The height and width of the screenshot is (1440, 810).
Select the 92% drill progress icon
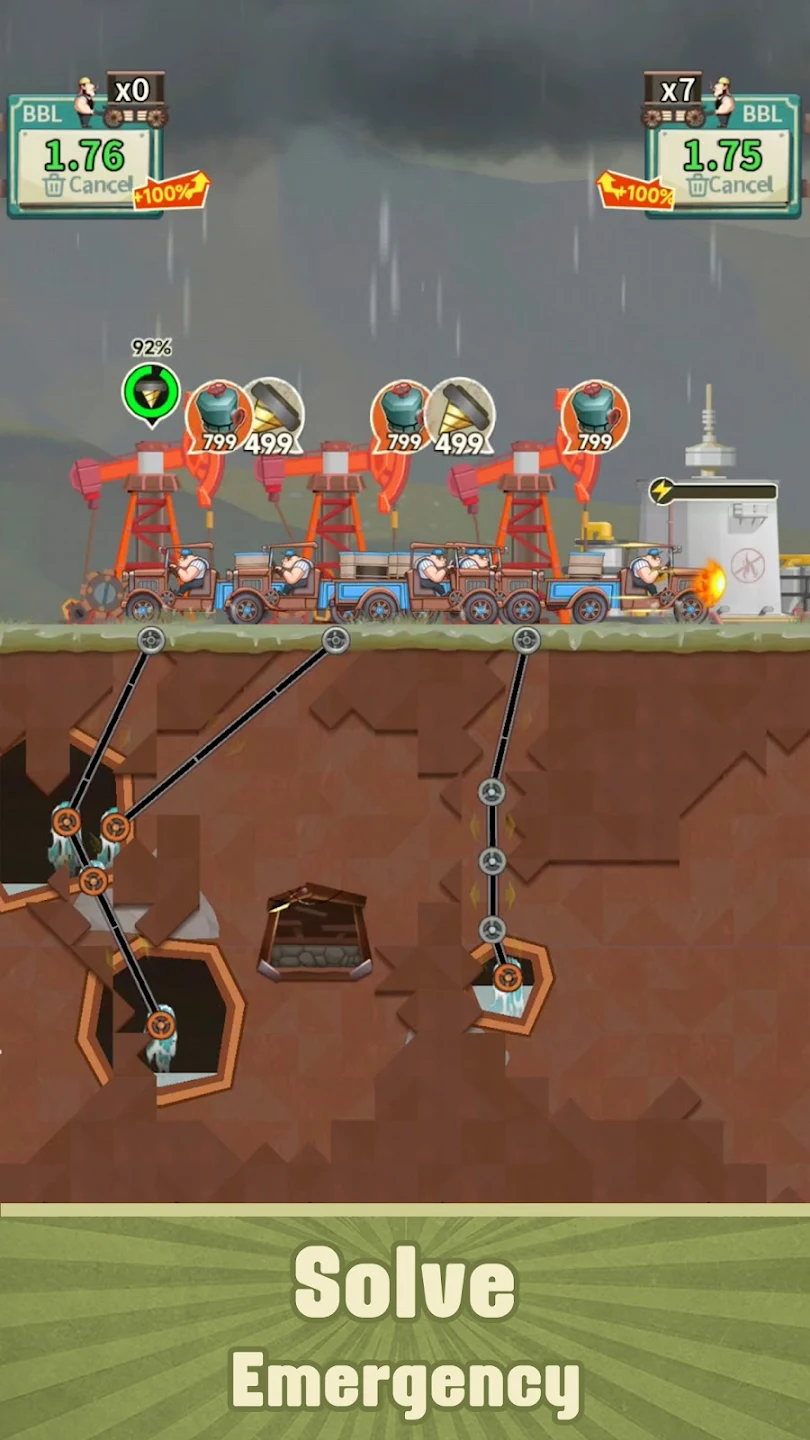(x=151, y=392)
